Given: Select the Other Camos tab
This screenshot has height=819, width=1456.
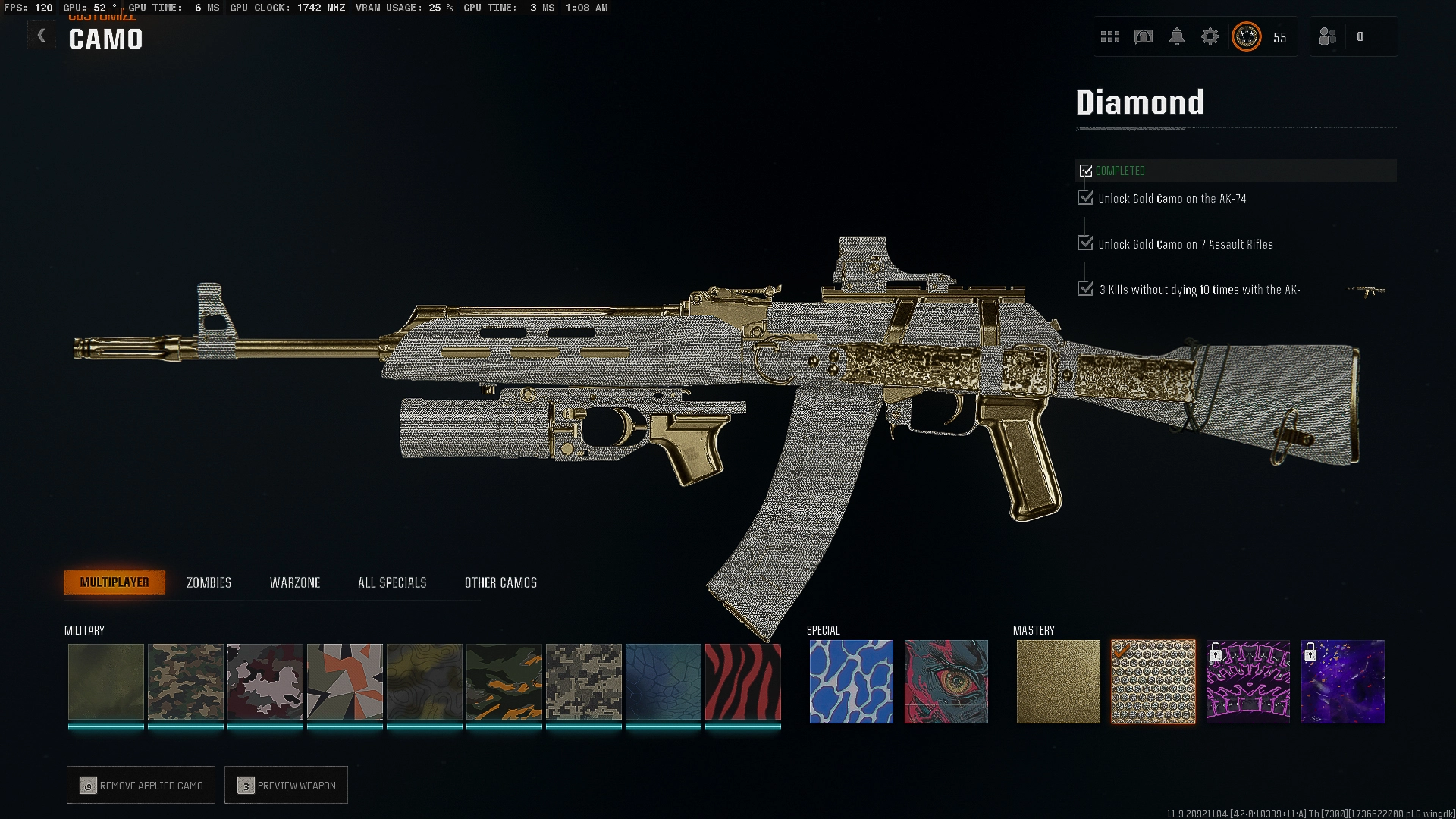Looking at the screenshot, I should (500, 582).
